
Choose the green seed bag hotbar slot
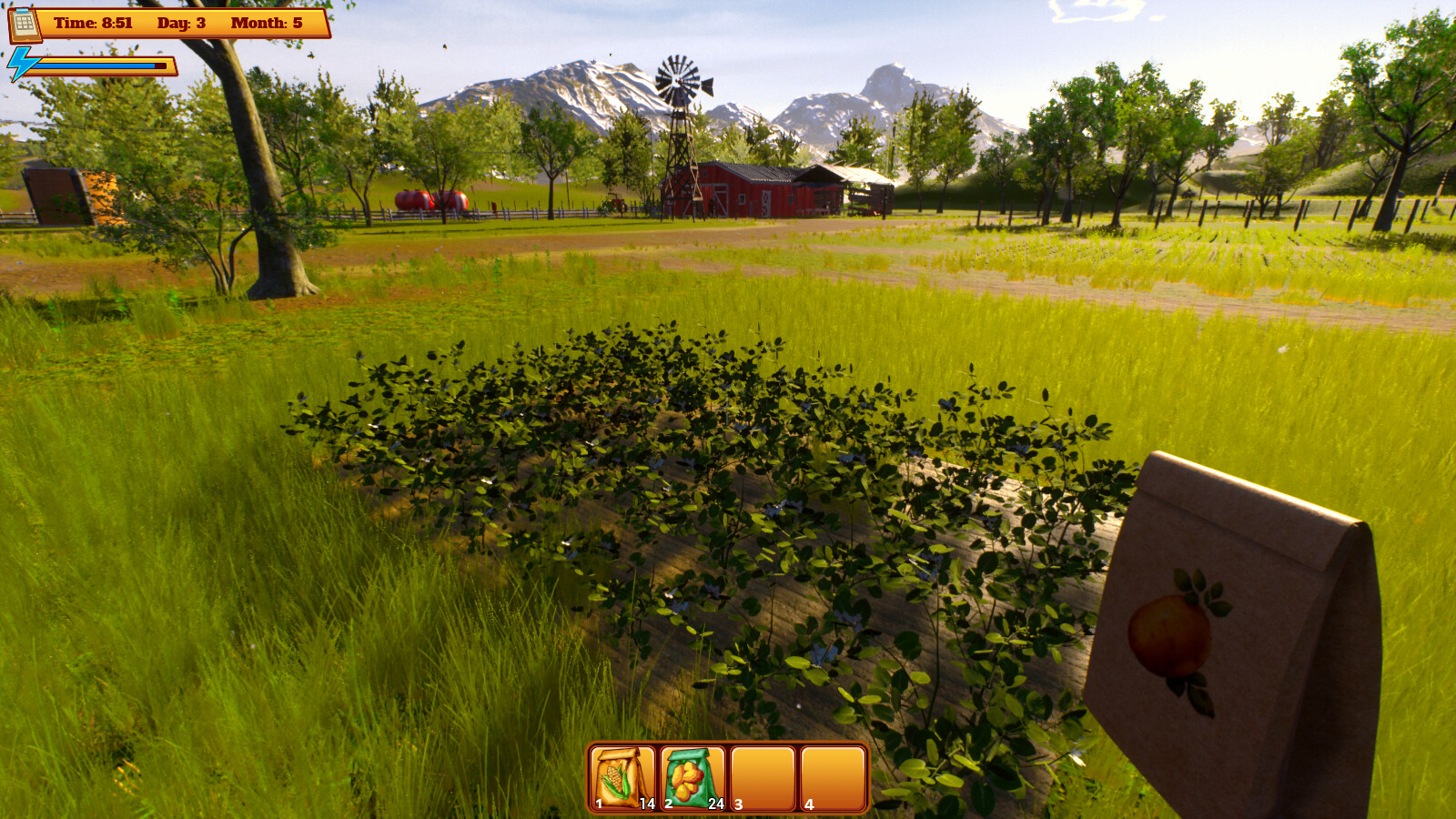[x=693, y=778]
